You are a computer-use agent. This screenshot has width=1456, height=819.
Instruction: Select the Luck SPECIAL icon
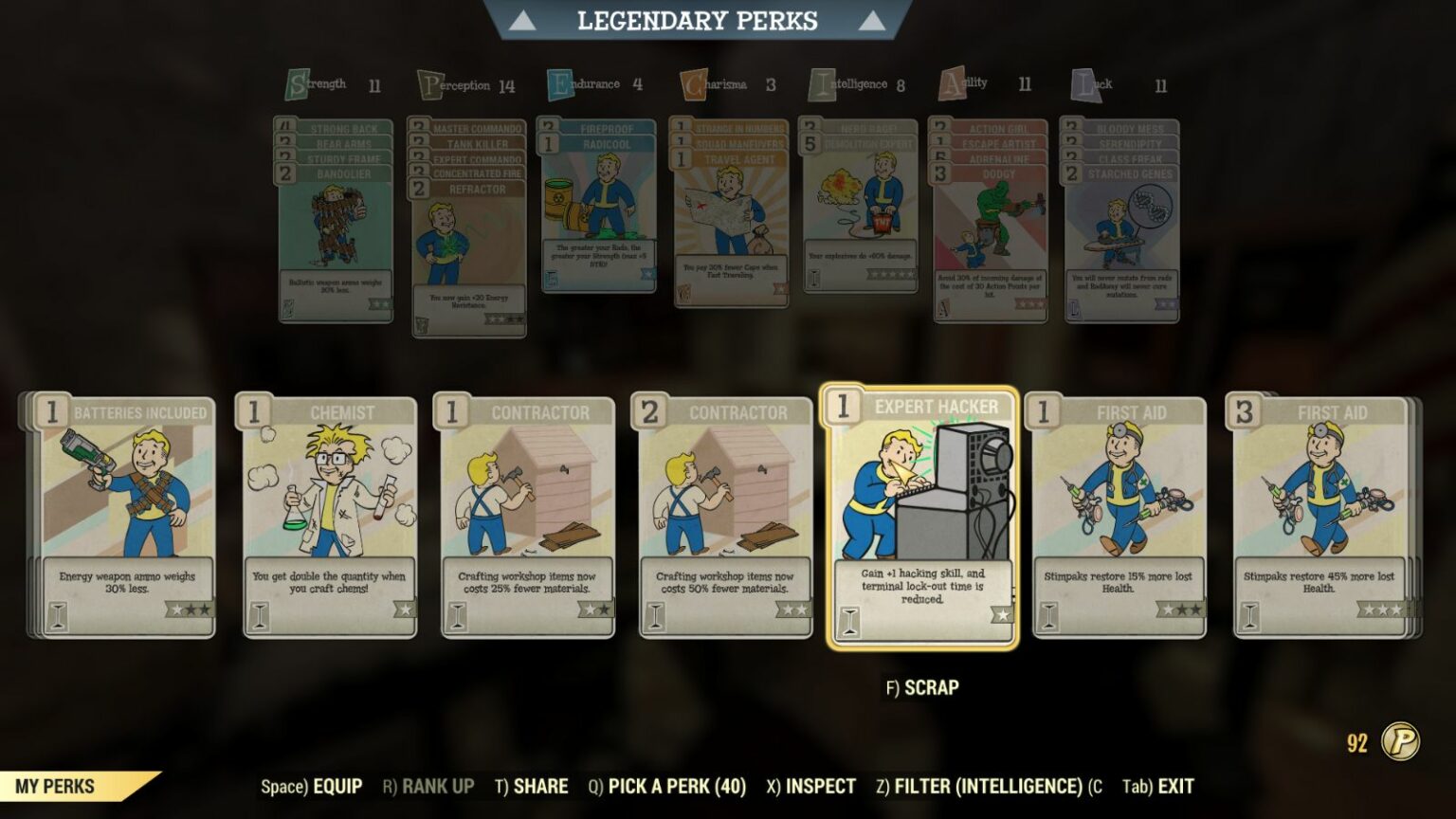tap(1082, 82)
